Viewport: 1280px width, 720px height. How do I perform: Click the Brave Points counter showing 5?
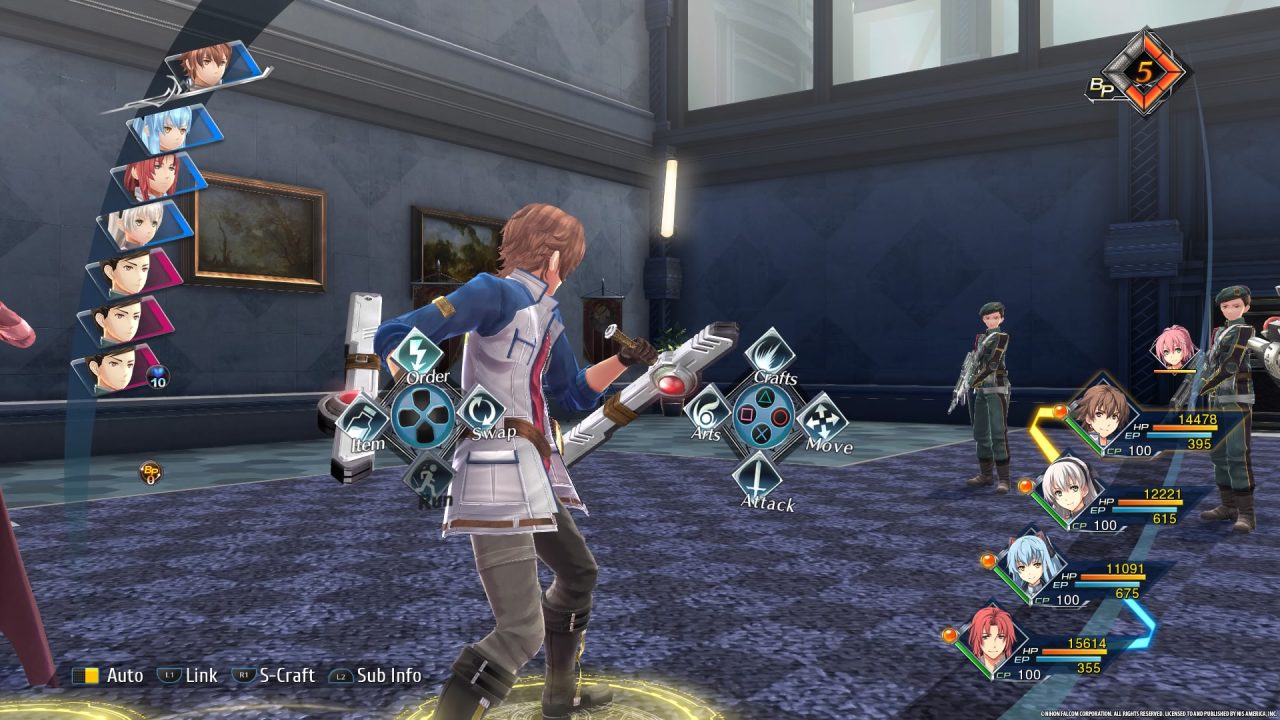1142,73
